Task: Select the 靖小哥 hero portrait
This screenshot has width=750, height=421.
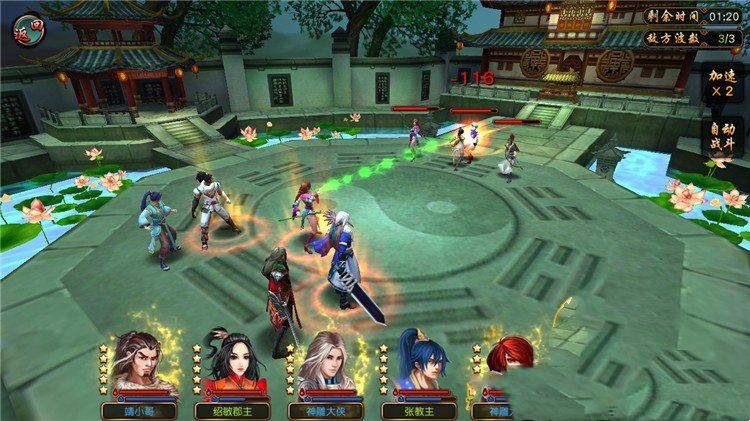Action: [x=139, y=367]
